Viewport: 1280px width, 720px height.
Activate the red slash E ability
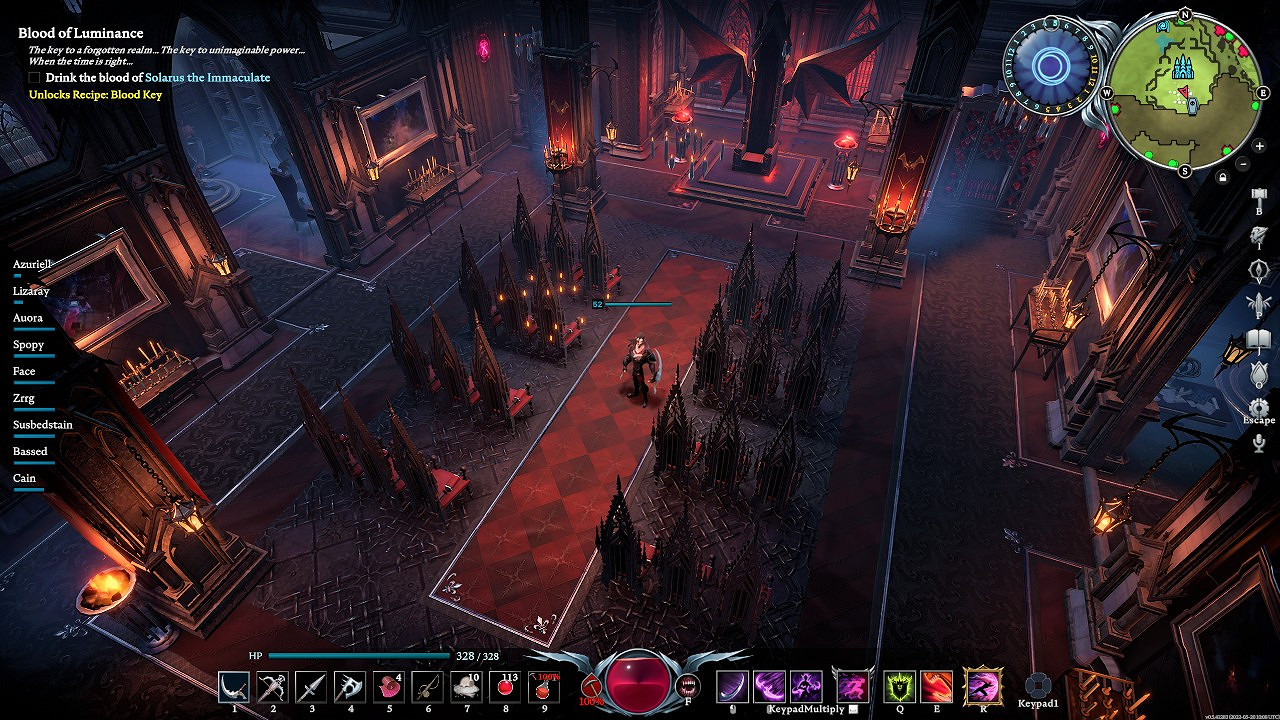937,686
